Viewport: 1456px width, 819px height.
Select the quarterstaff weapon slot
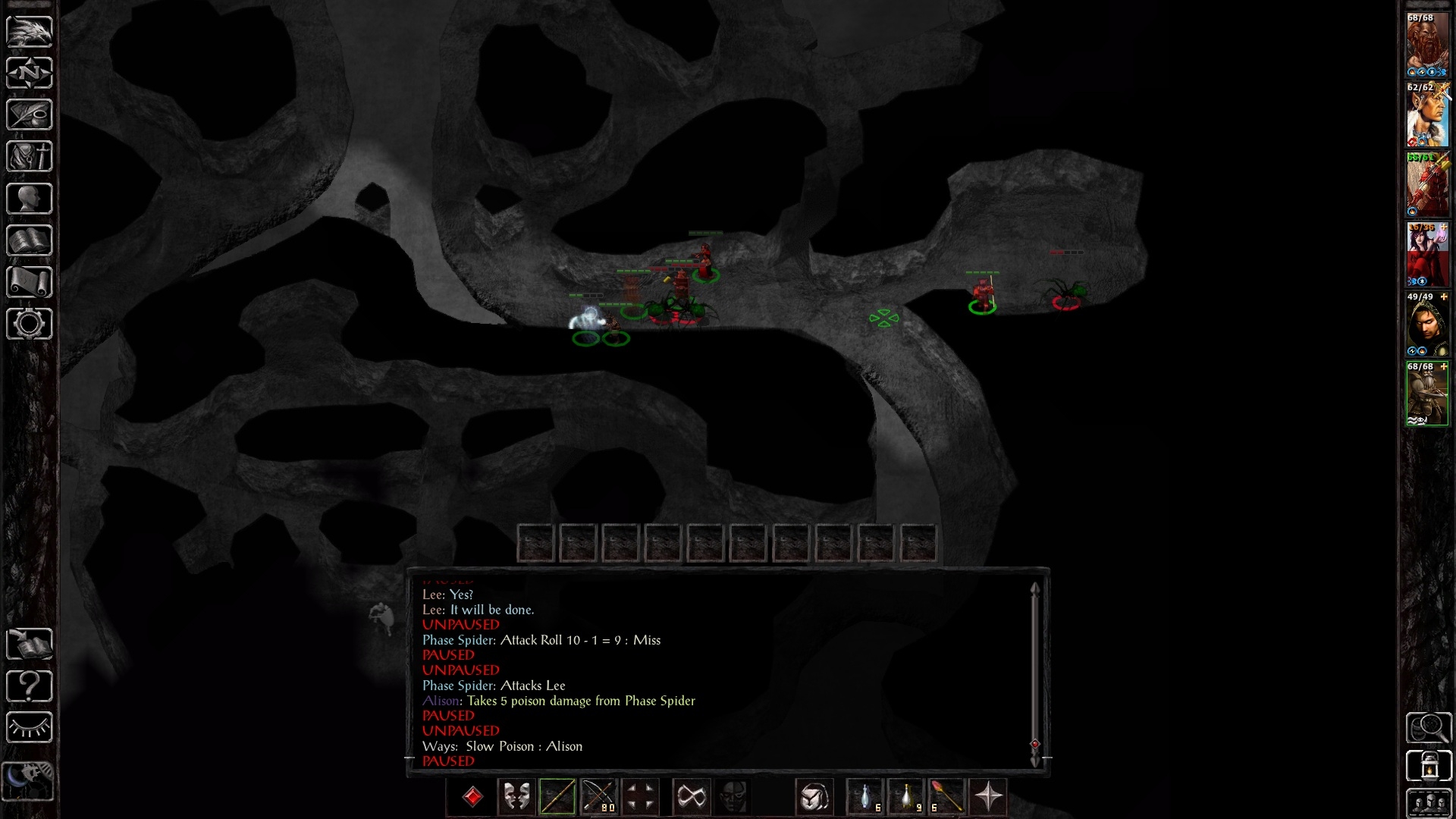coord(557,797)
